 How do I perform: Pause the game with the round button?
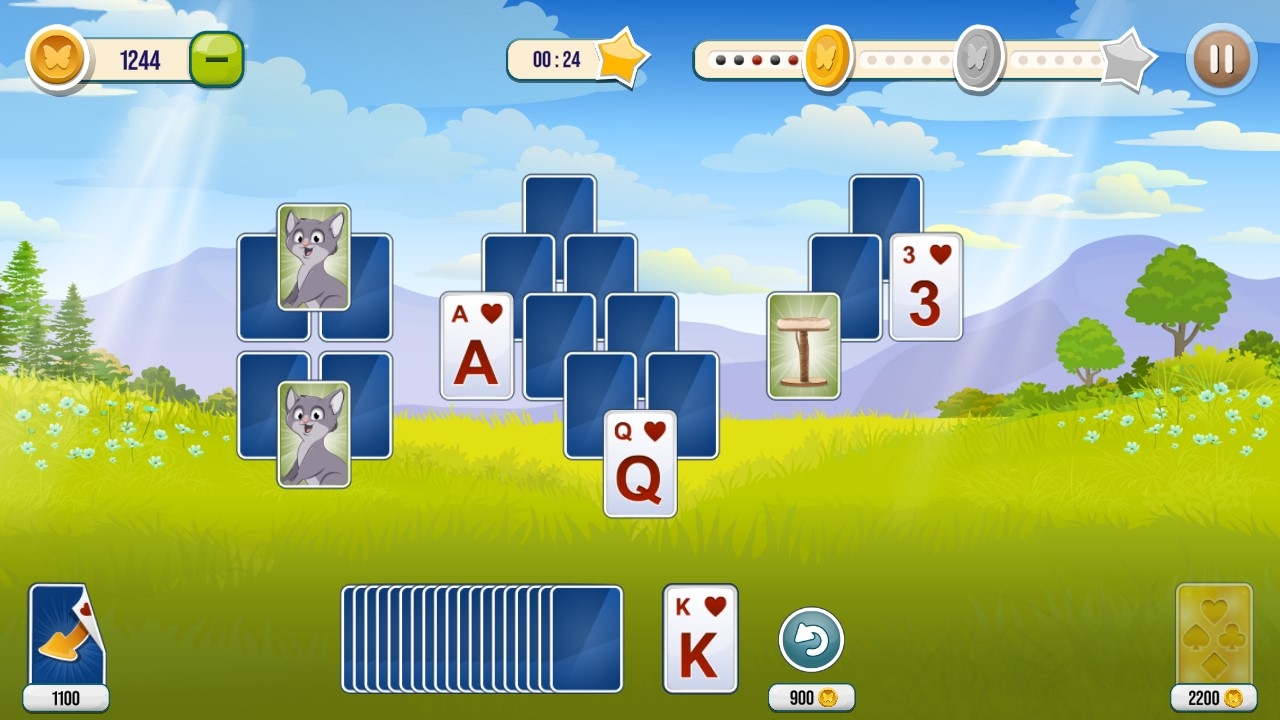pos(1221,59)
